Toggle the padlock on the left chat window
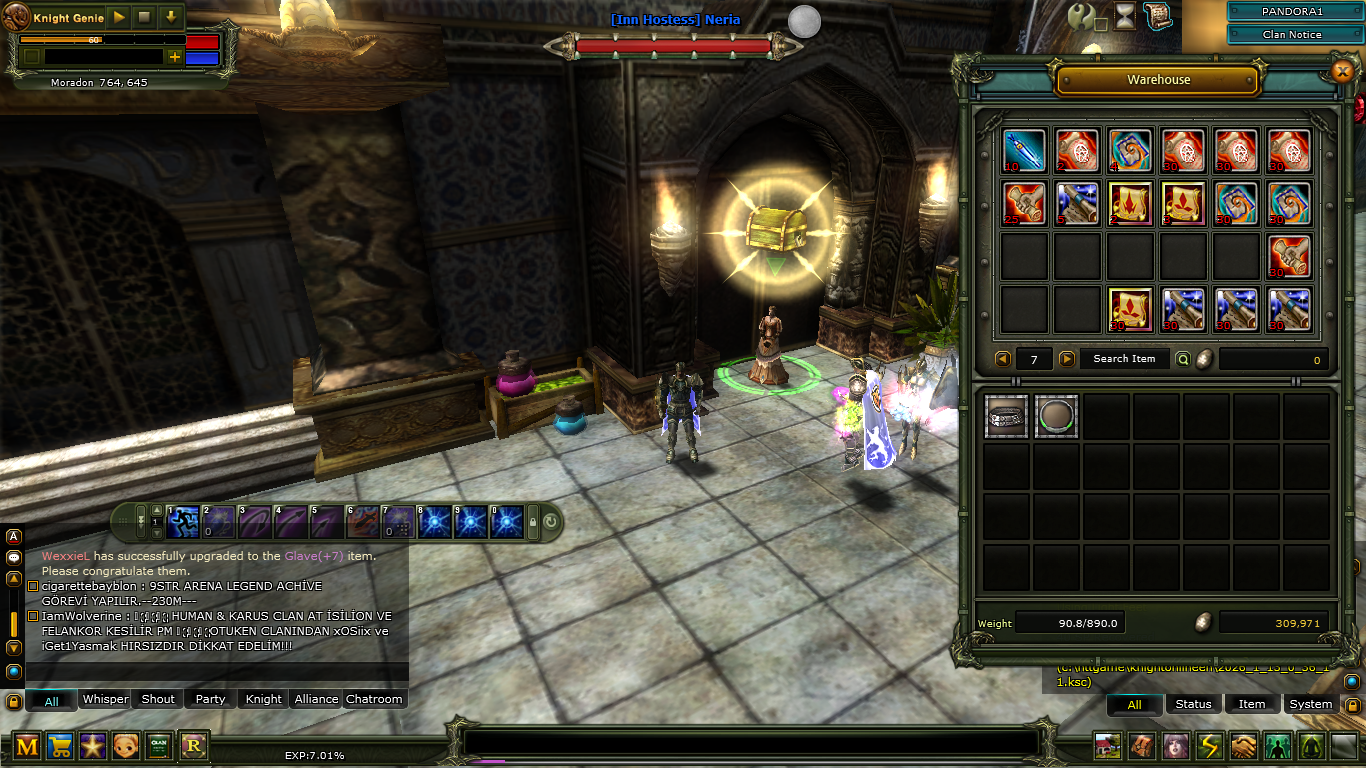1366x768 pixels. (x=13, y=702)
